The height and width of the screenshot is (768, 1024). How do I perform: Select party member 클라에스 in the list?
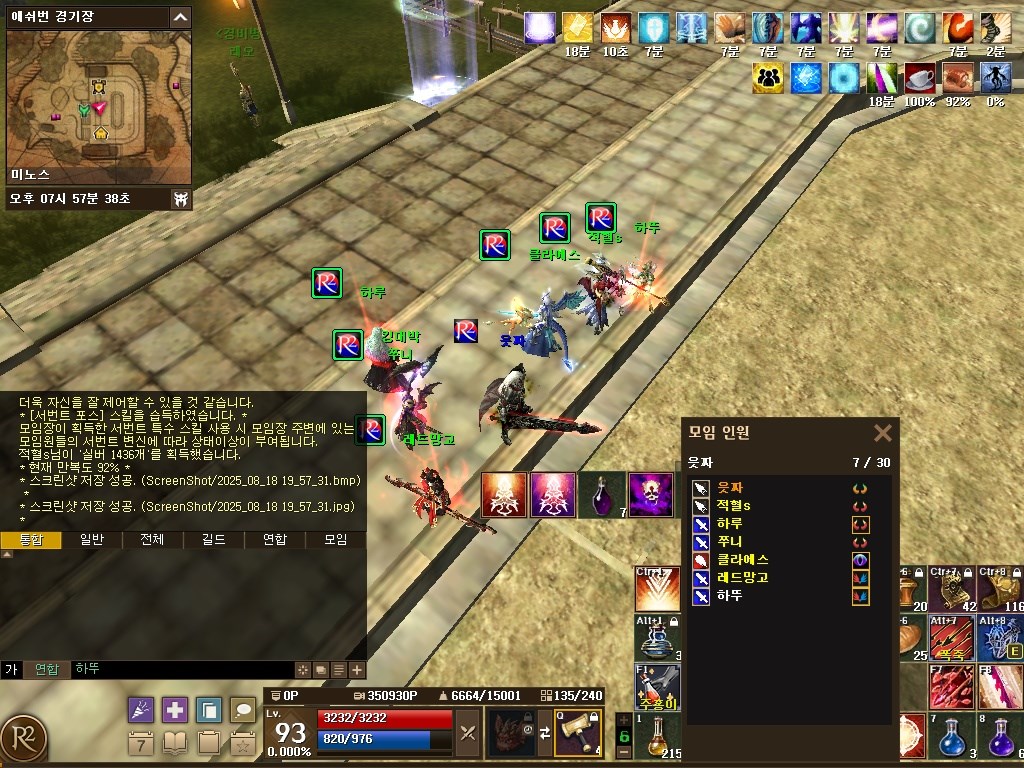pos(743,560)
